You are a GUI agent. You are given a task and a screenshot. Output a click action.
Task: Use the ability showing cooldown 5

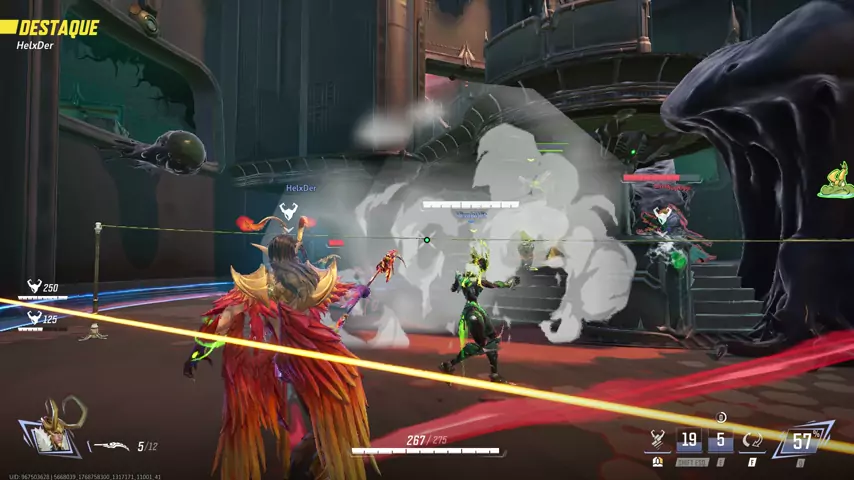[721, 439]
